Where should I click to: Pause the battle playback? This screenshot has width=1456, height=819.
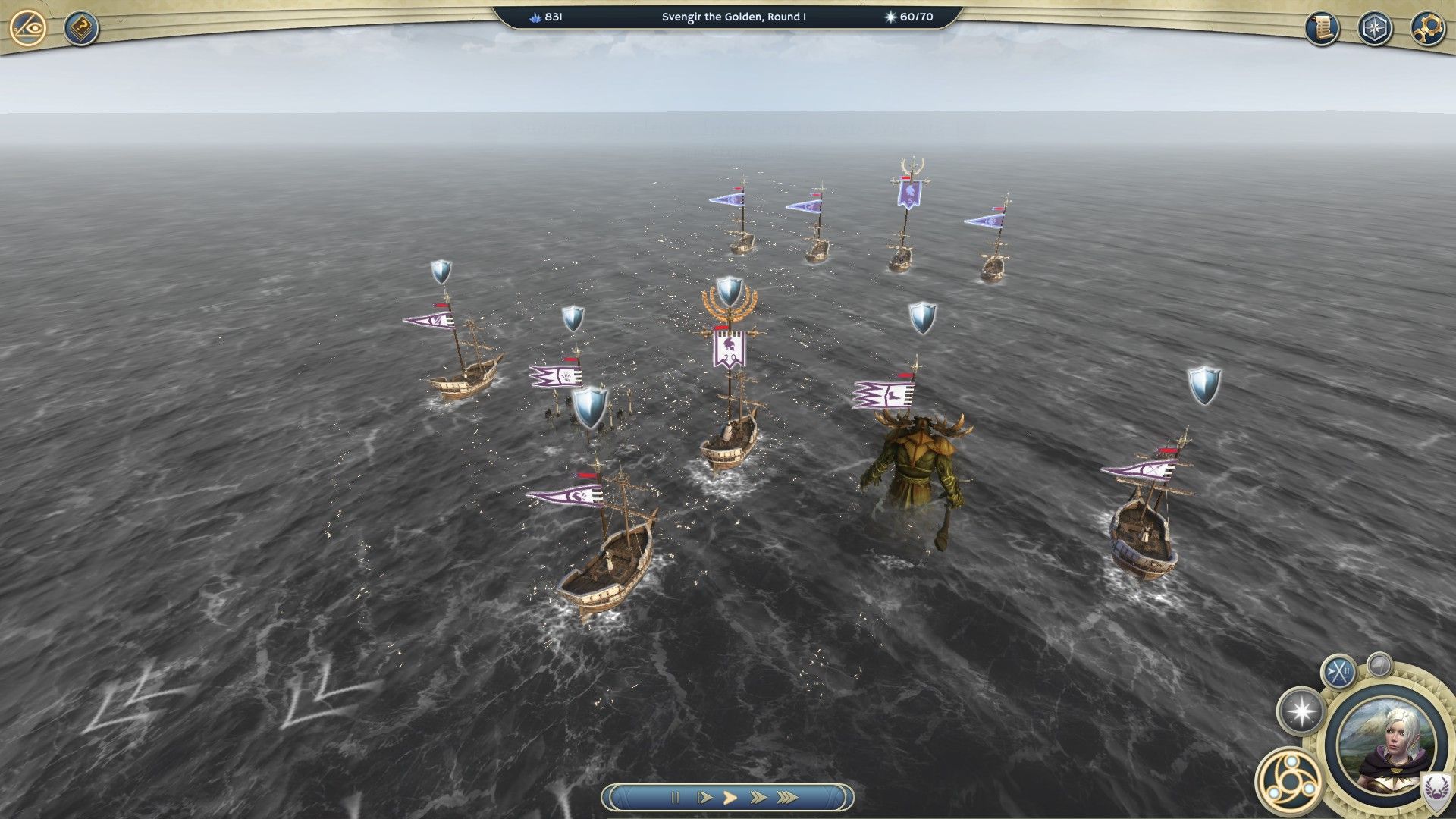click(x=675, y=797)
